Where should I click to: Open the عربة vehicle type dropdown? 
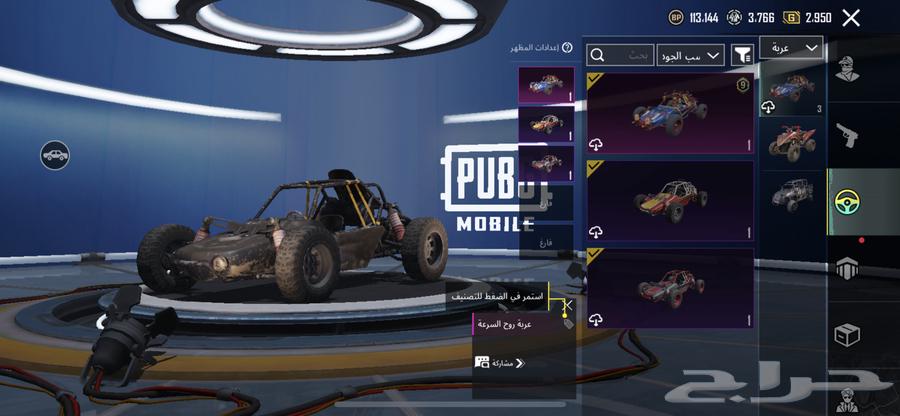tap(791, 48)
